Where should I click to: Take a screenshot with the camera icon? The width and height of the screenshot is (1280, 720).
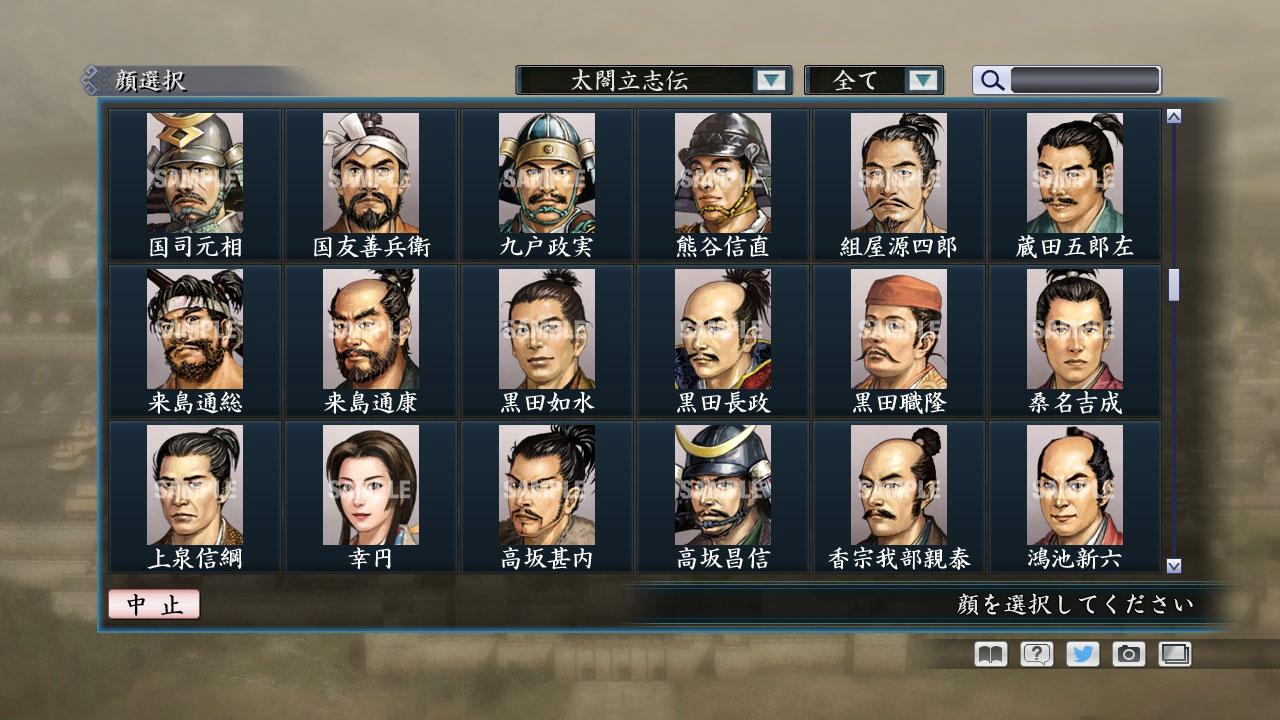coord(1128,654)
